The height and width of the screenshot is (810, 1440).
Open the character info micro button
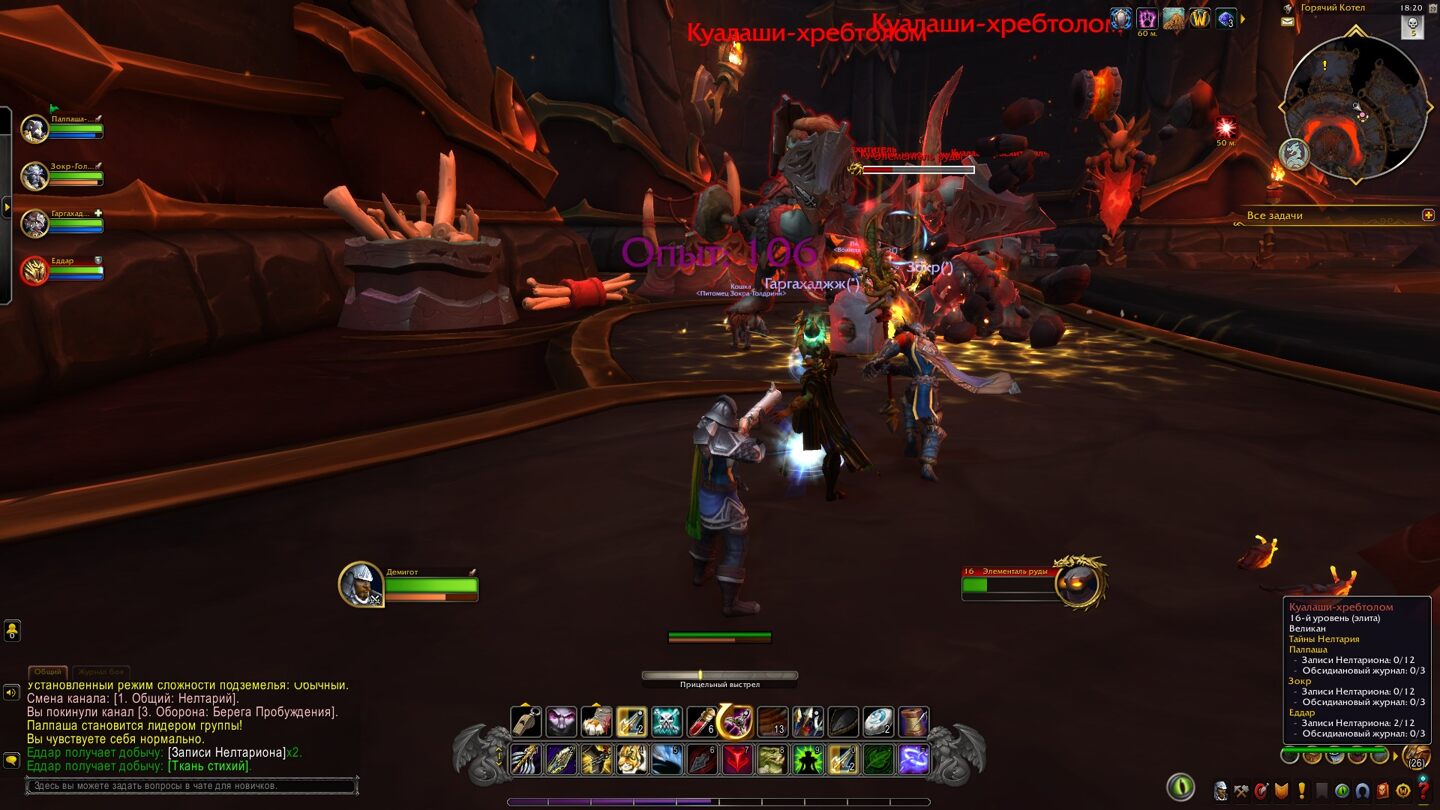[x=1221, y=791]
